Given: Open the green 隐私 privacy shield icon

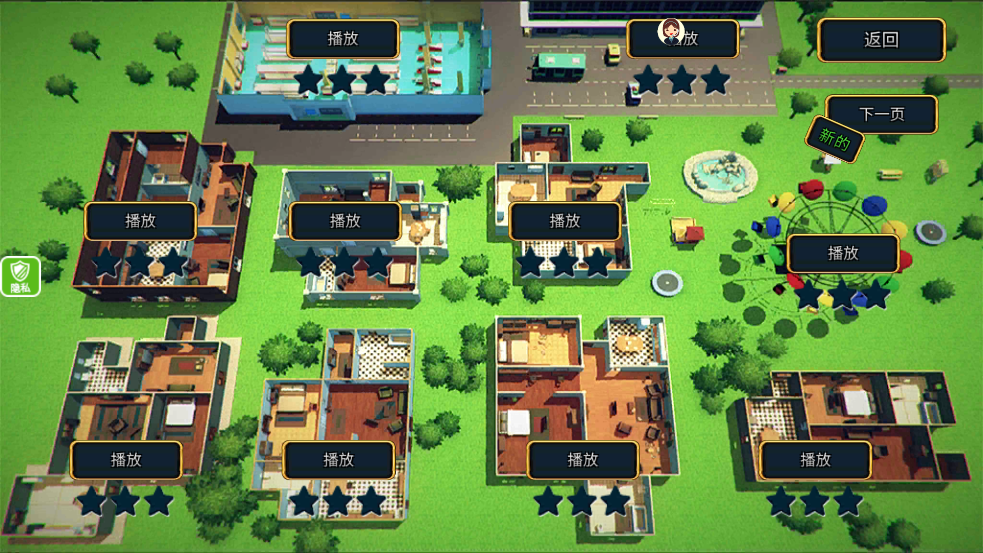Looking at the screenshot, I should 20,276.
